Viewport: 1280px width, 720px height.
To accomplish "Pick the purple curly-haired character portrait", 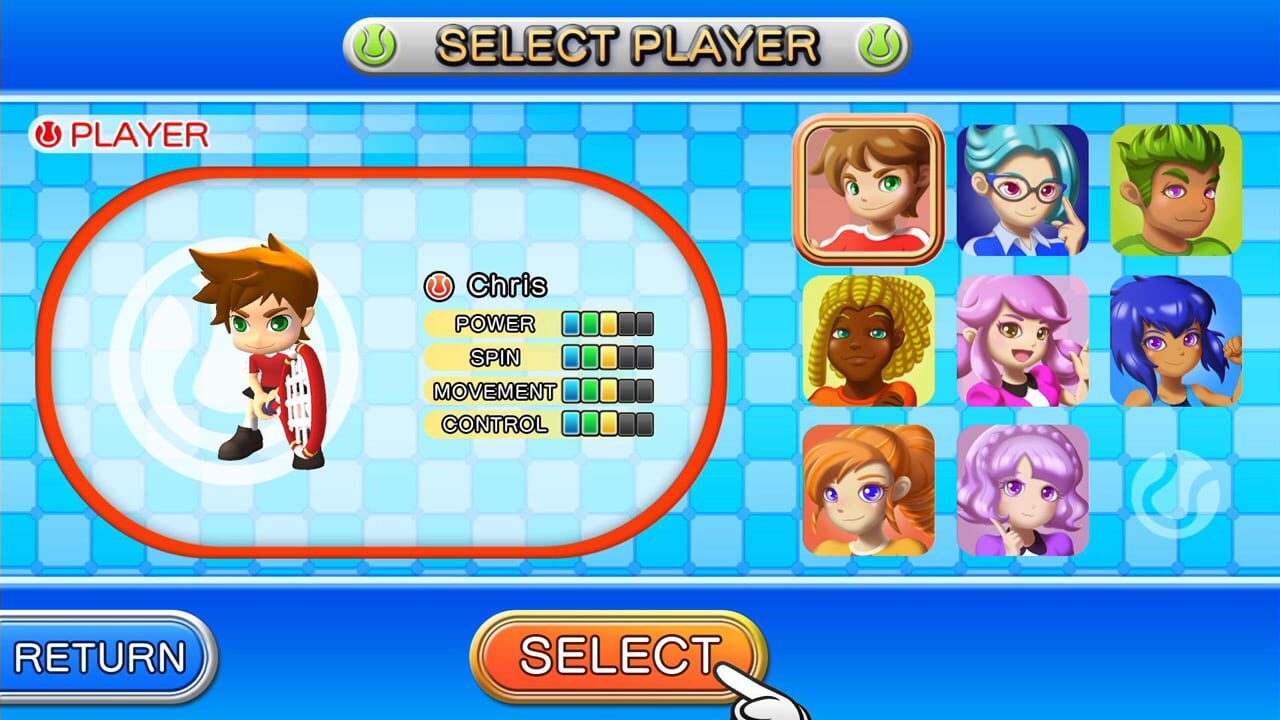I will (1022, 490).
